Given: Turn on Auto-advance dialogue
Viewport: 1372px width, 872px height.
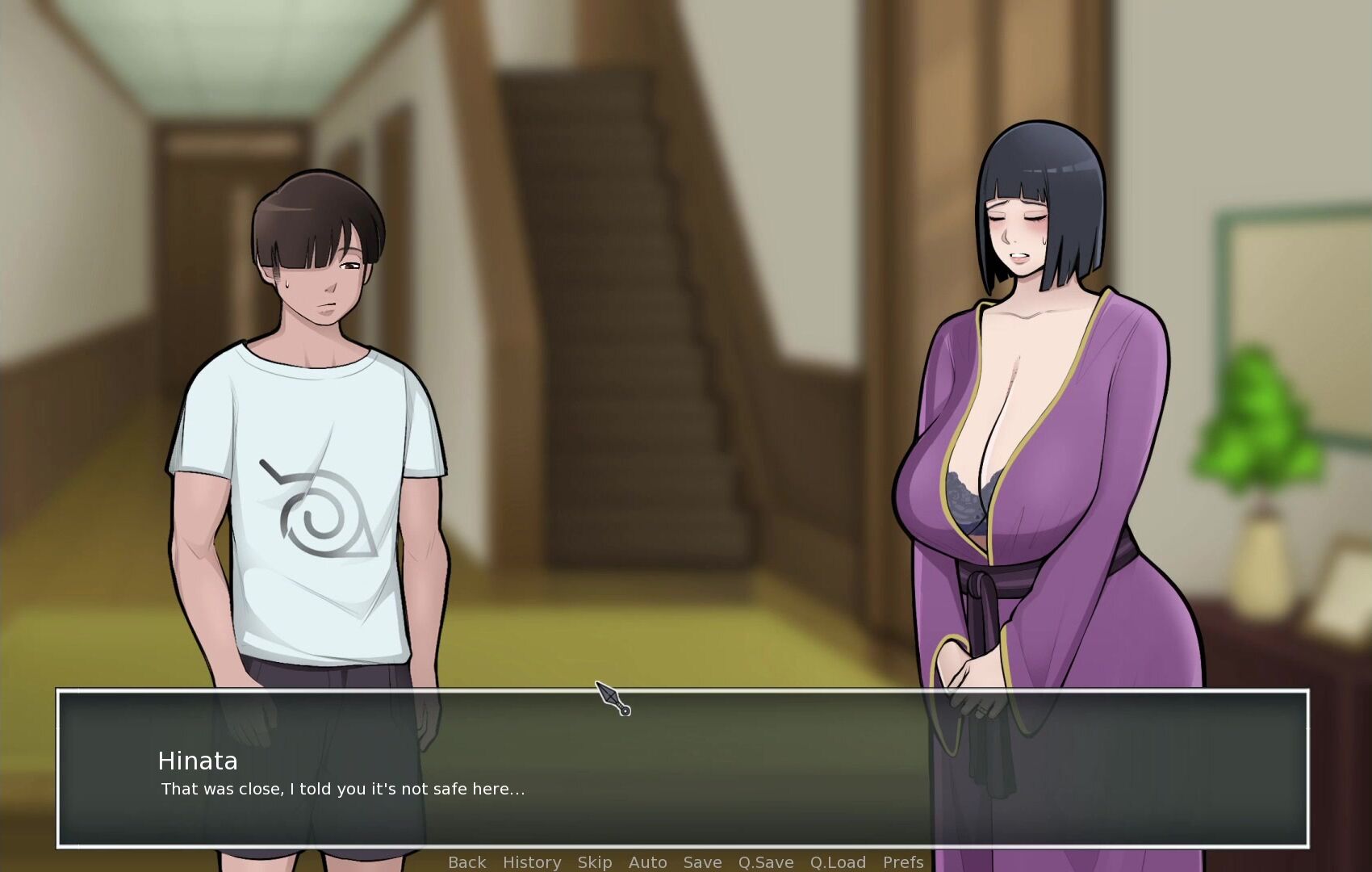Looking at the screenshot, I should (647, 862).
